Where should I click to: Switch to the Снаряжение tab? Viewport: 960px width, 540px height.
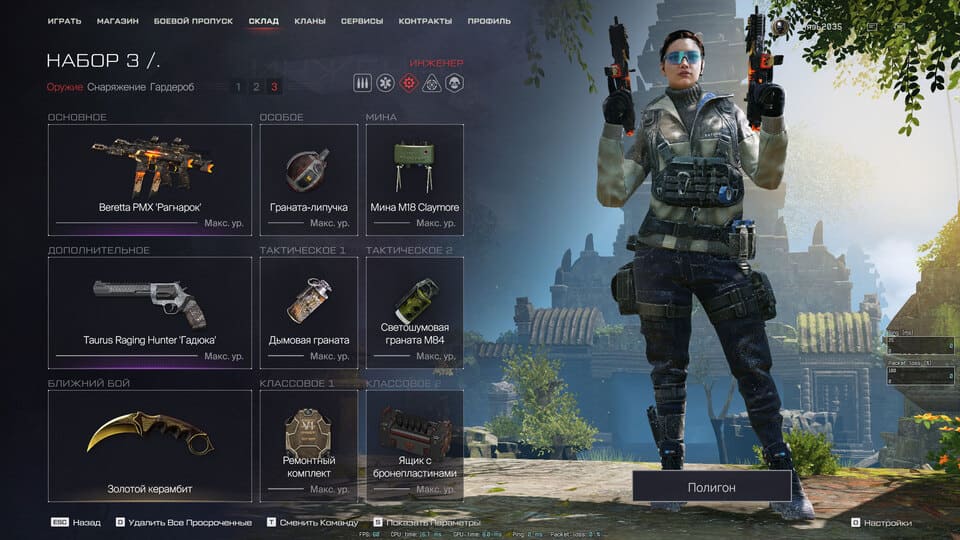coord(116,87)
